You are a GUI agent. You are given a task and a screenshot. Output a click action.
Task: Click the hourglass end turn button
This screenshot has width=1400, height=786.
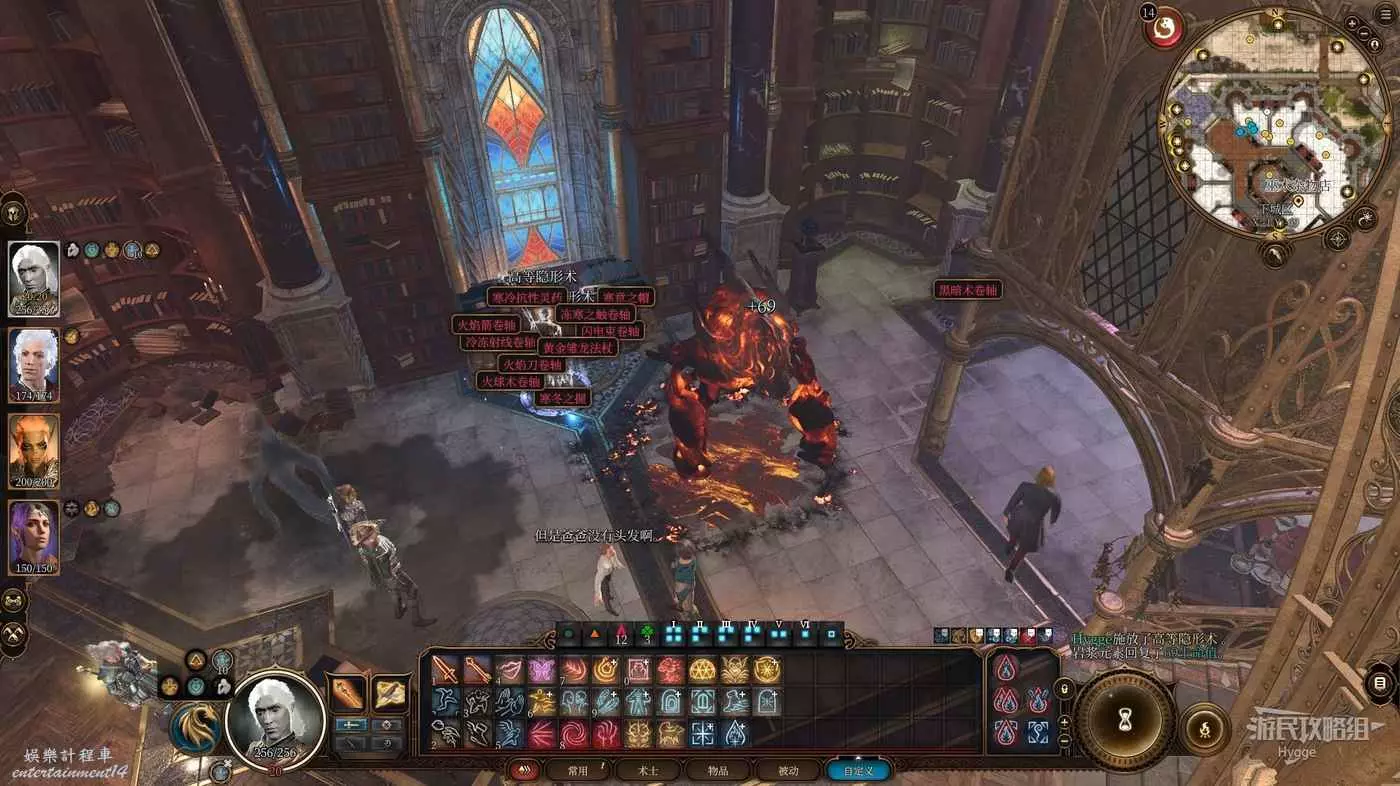1124,720
